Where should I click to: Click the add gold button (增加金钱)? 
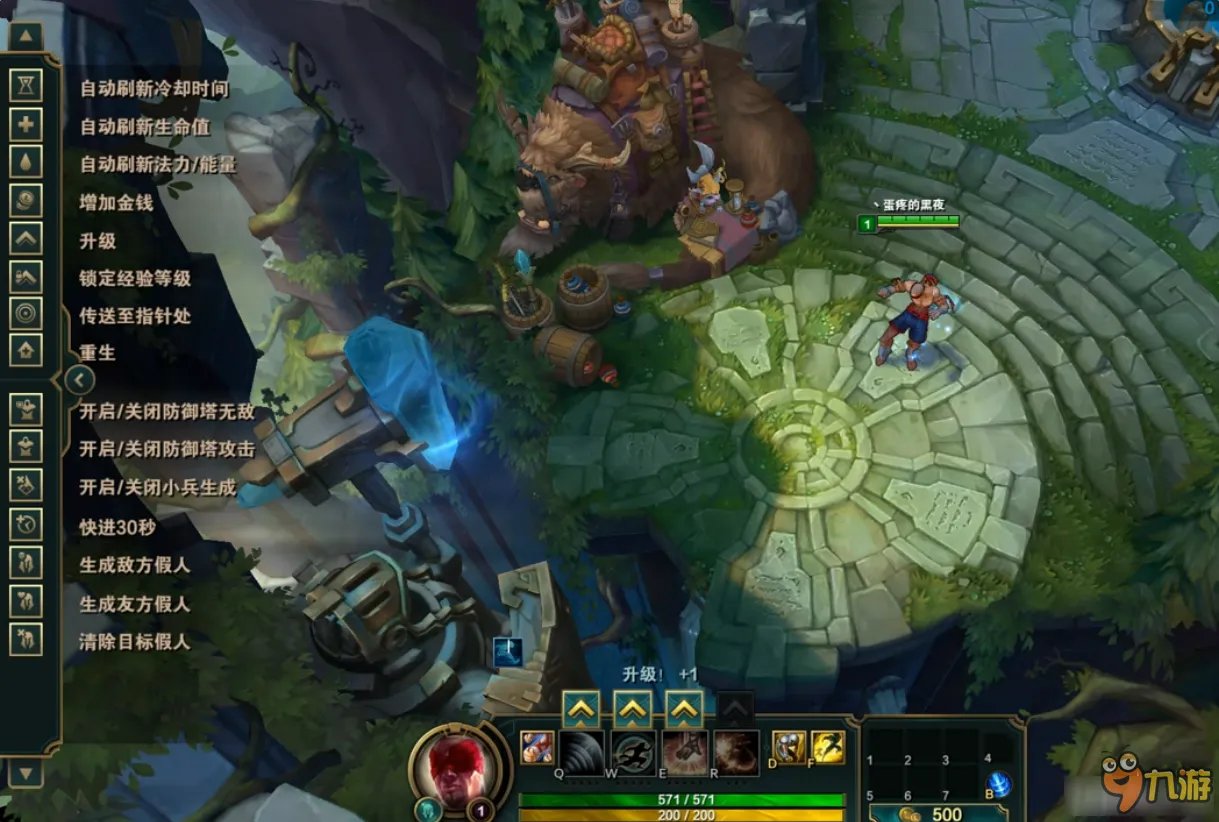26,200
